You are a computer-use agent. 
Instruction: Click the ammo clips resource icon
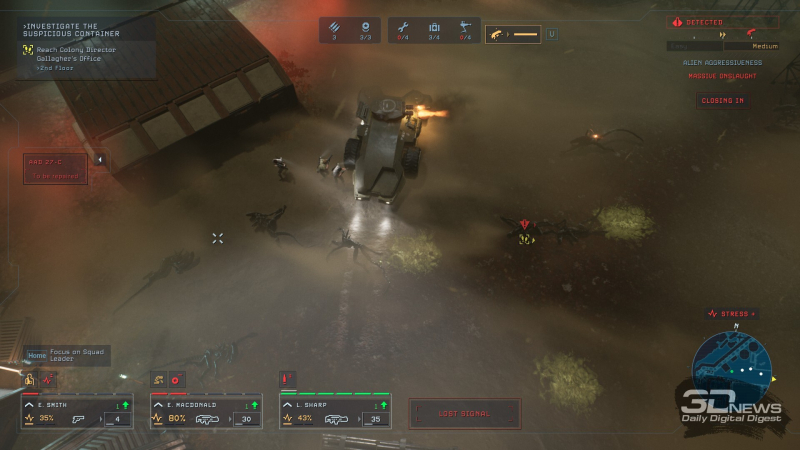[335, 28]
